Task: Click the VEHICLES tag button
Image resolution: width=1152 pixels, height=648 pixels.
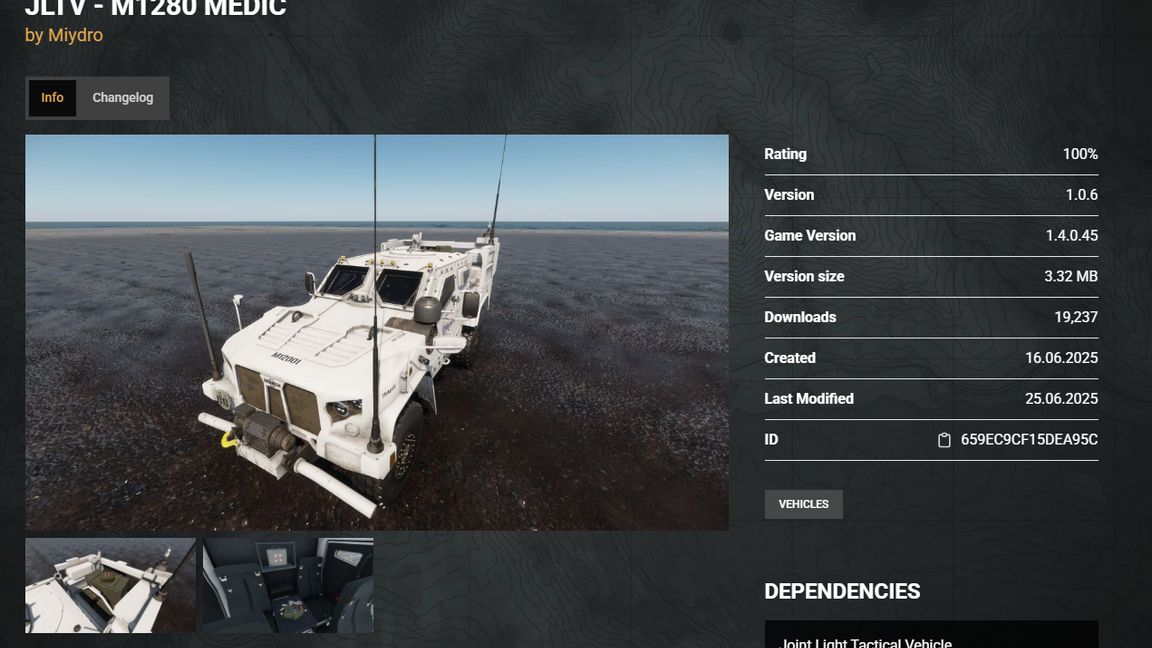Action: pos(803,504)
